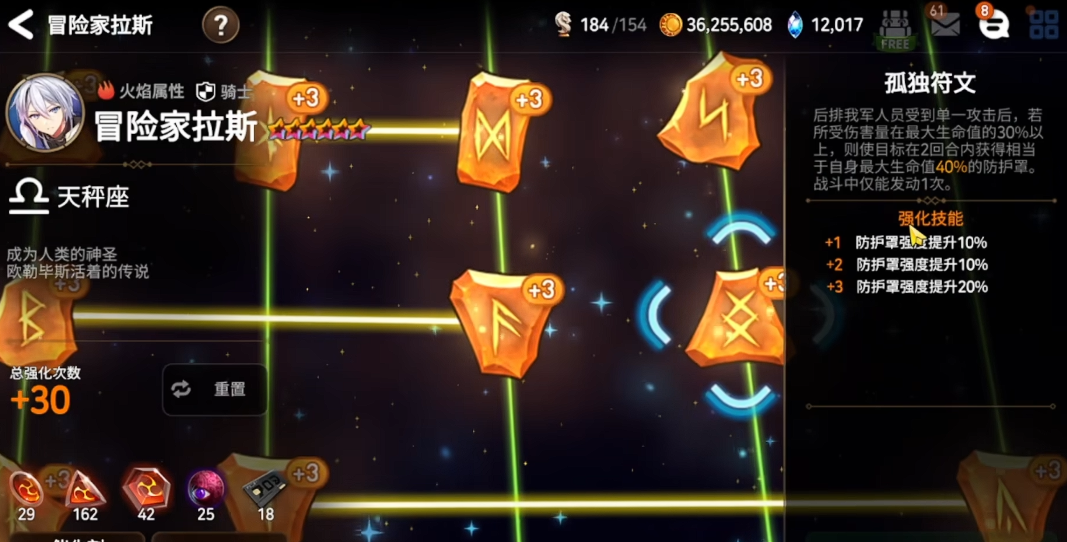Tap the round fire rune material showing 29

click(27, 490)
